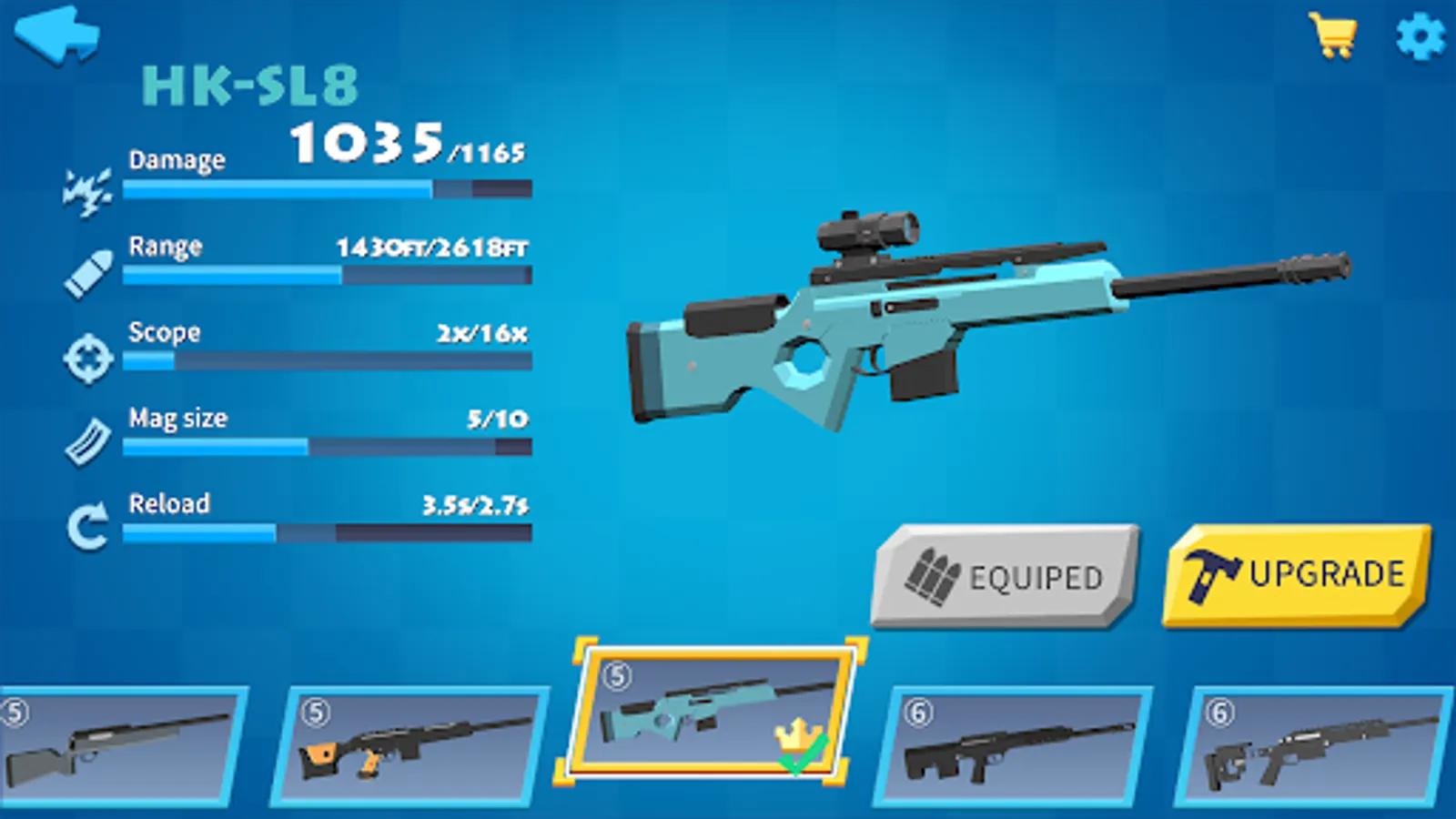1456x819 pixels.
Task: Select the bullet icon beside Range
Action: 86,273
